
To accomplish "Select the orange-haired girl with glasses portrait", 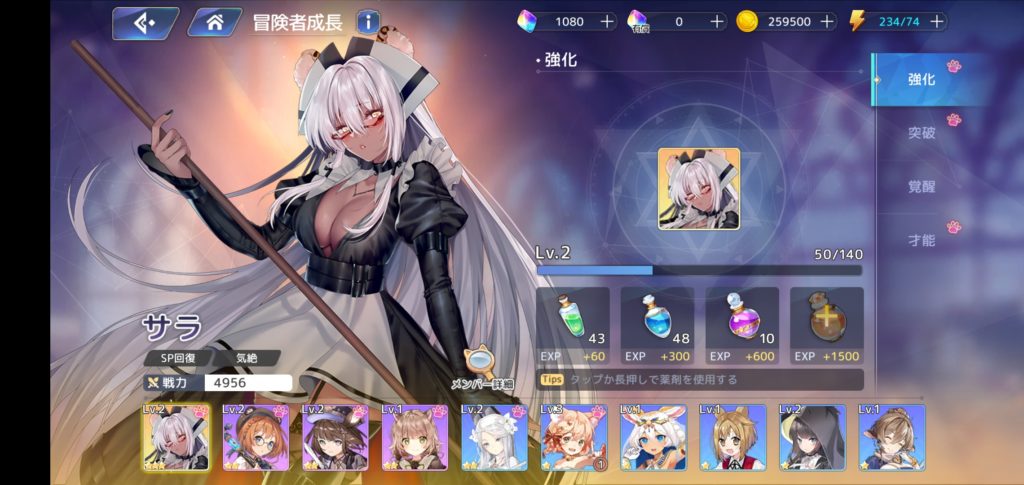I will [x=255, y=437].
